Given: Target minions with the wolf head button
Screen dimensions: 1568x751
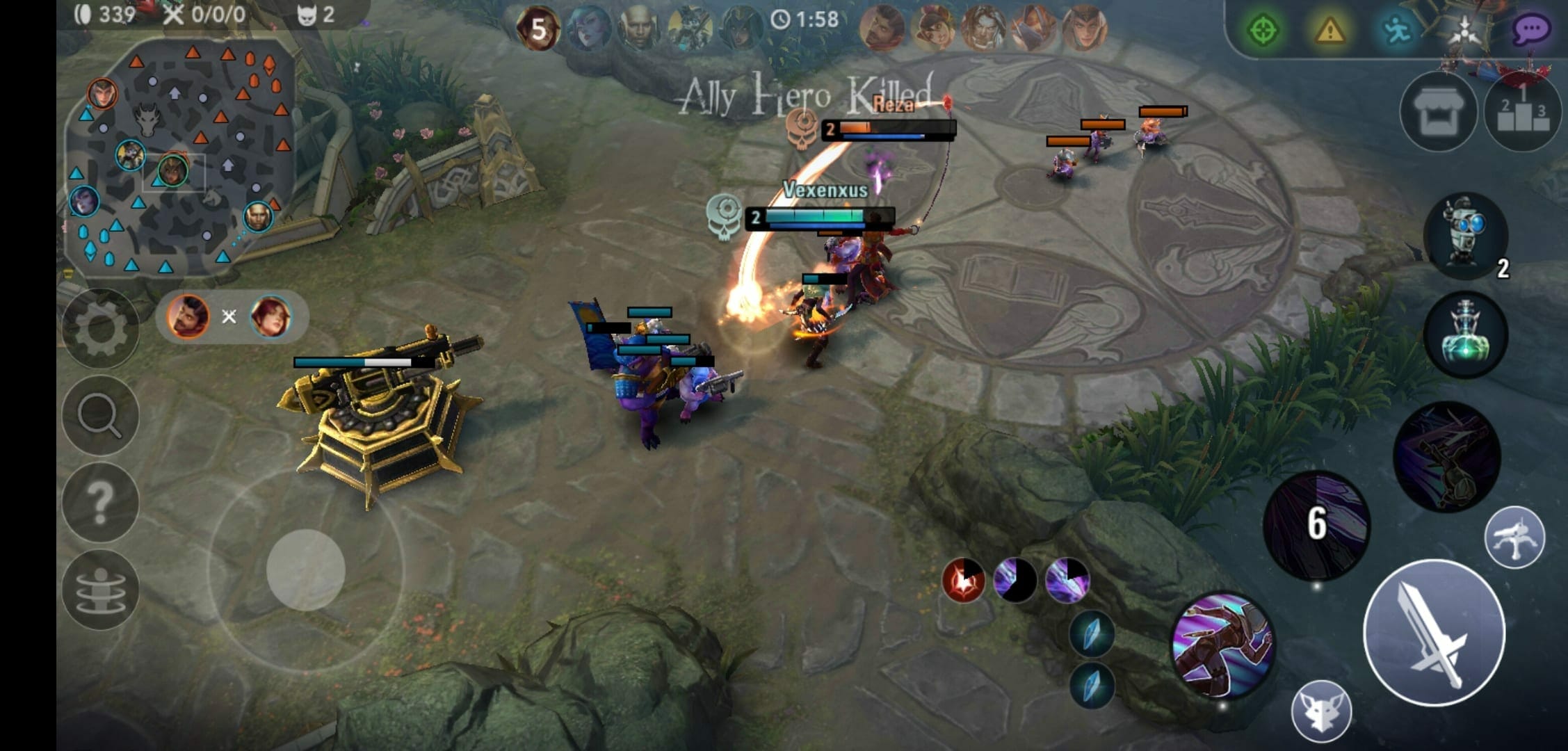Looking at the screenshot, I should (x=1321, y=711).
